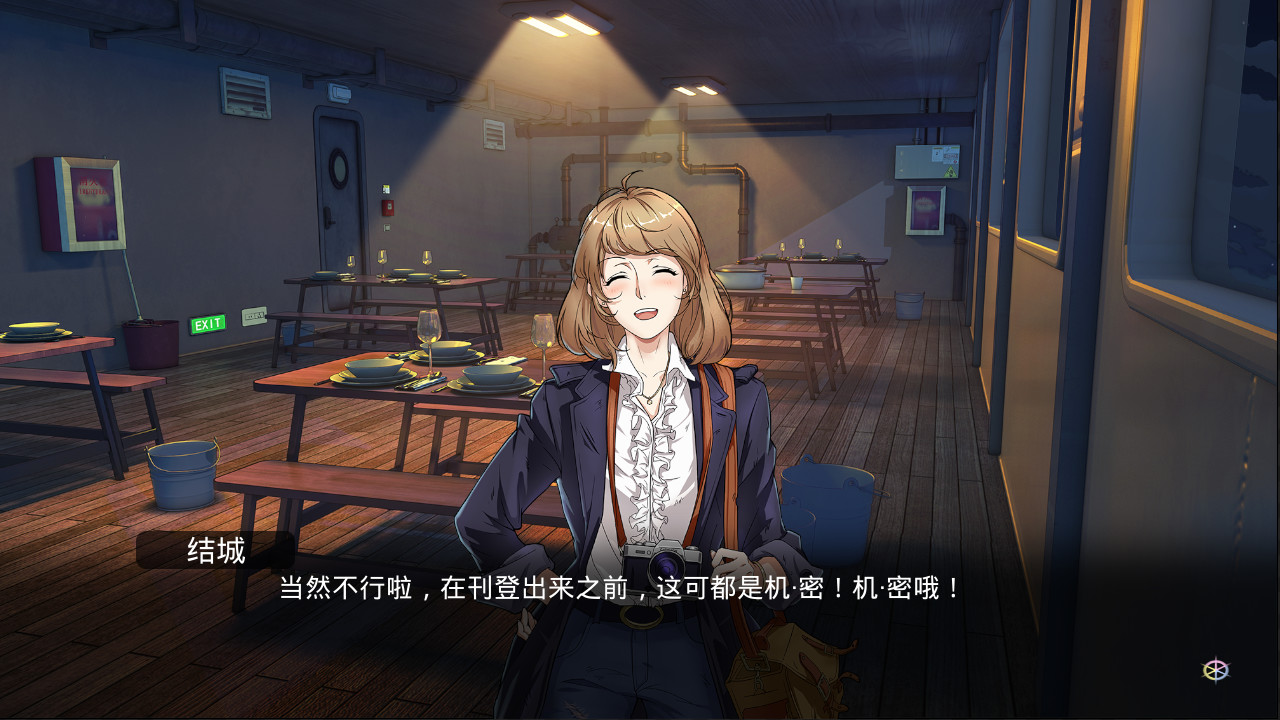
Task: Click the metal door at the back
Action: [x=337, y=200]
